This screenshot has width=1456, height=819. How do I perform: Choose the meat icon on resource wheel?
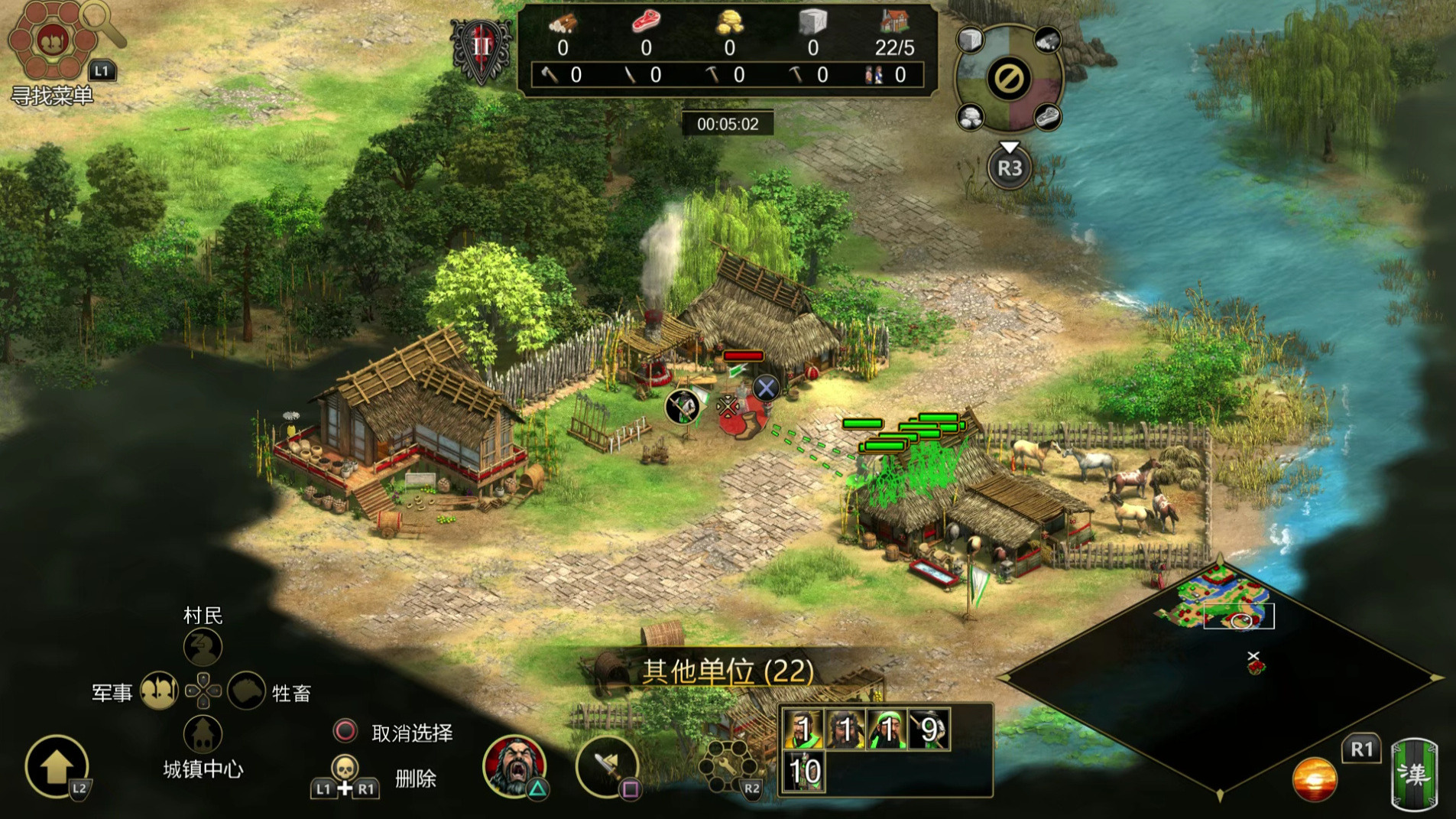(x=1047, y=118)
